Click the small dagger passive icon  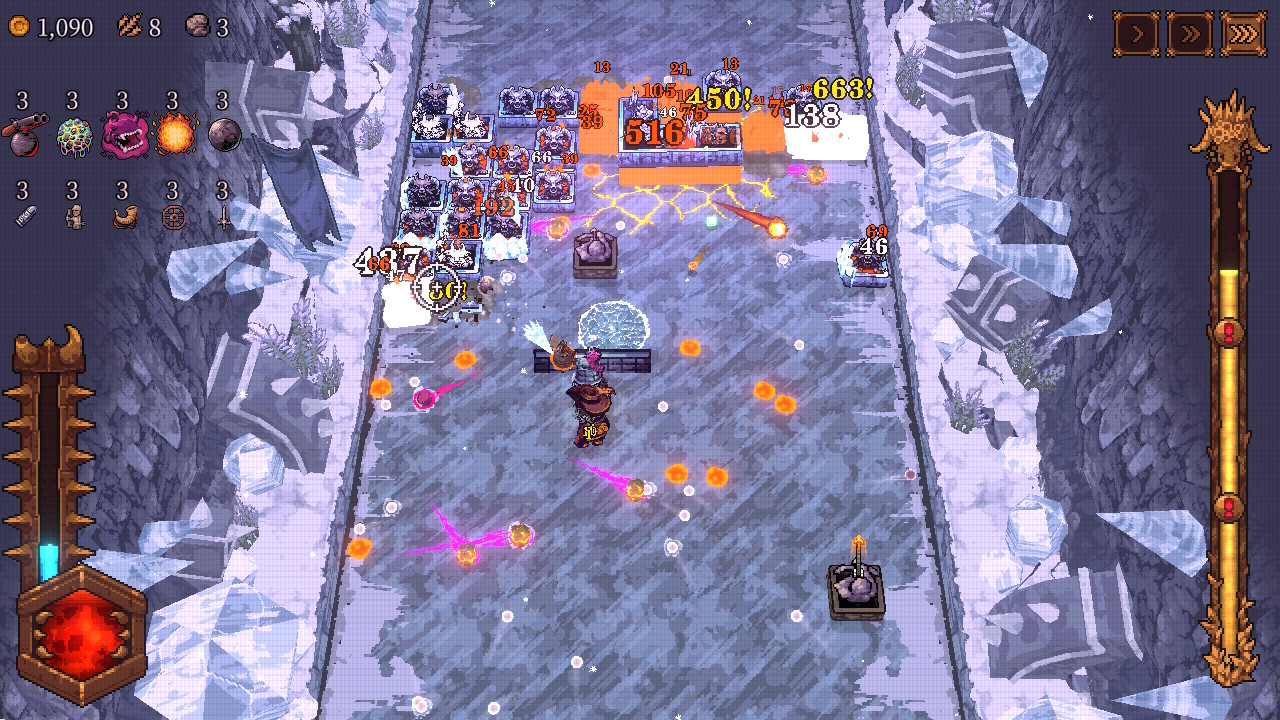(x=223, y=217)
